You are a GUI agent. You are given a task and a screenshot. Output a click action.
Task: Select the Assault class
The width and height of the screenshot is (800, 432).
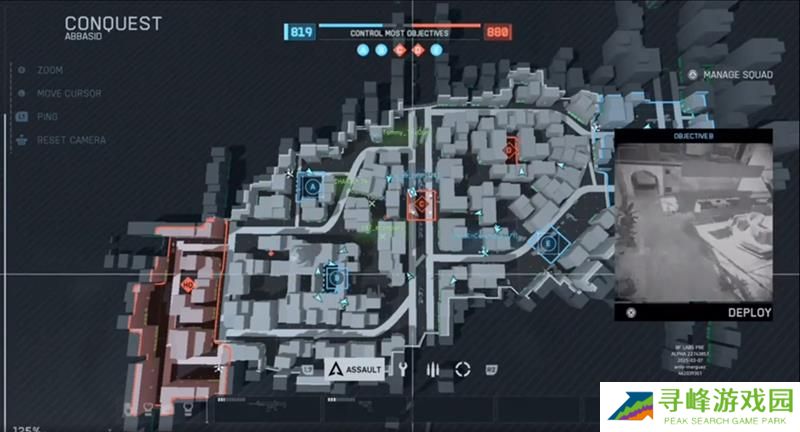[x=355, y=369]
